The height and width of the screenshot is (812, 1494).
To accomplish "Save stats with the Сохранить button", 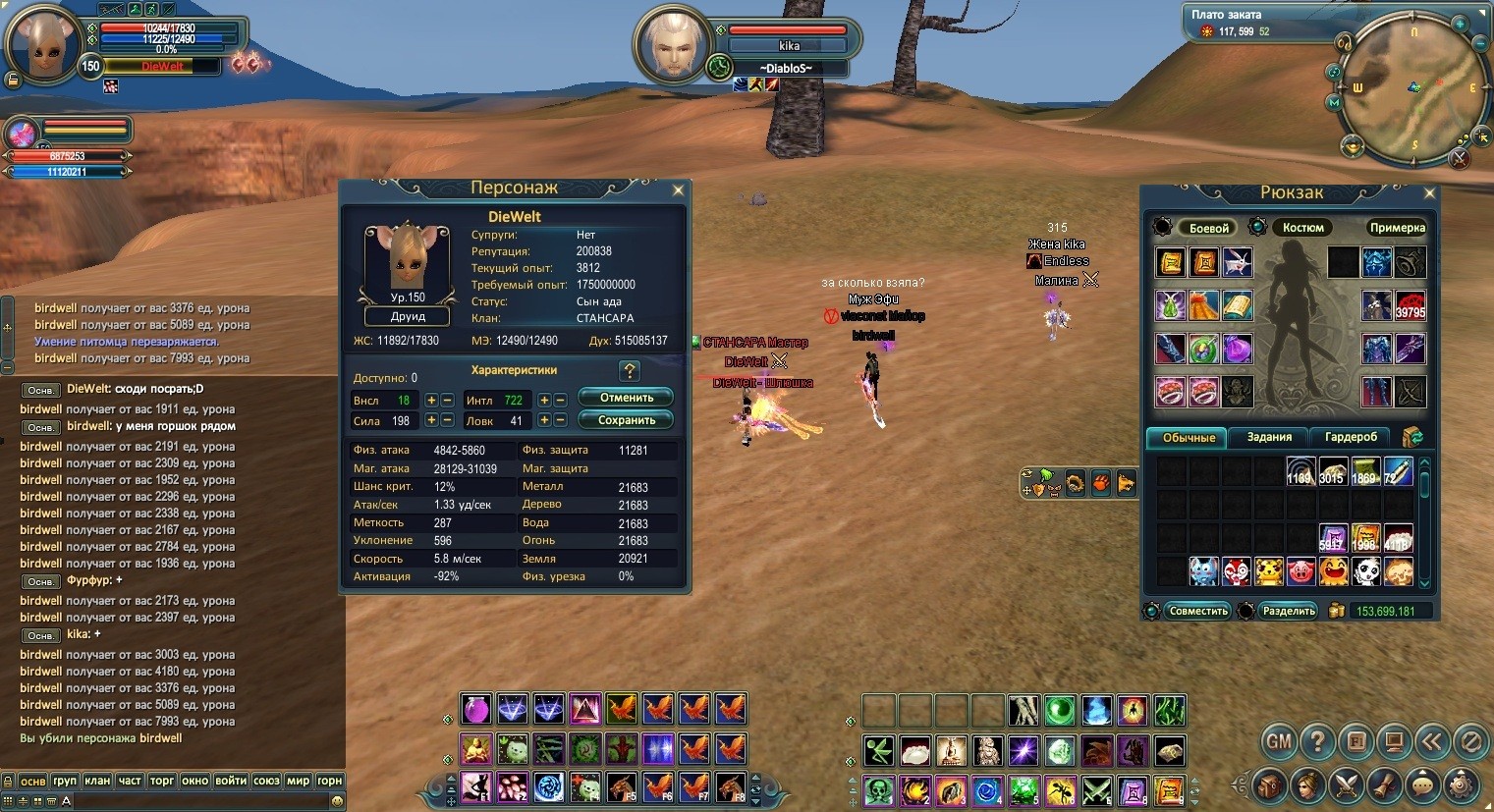I will (627, 420).
